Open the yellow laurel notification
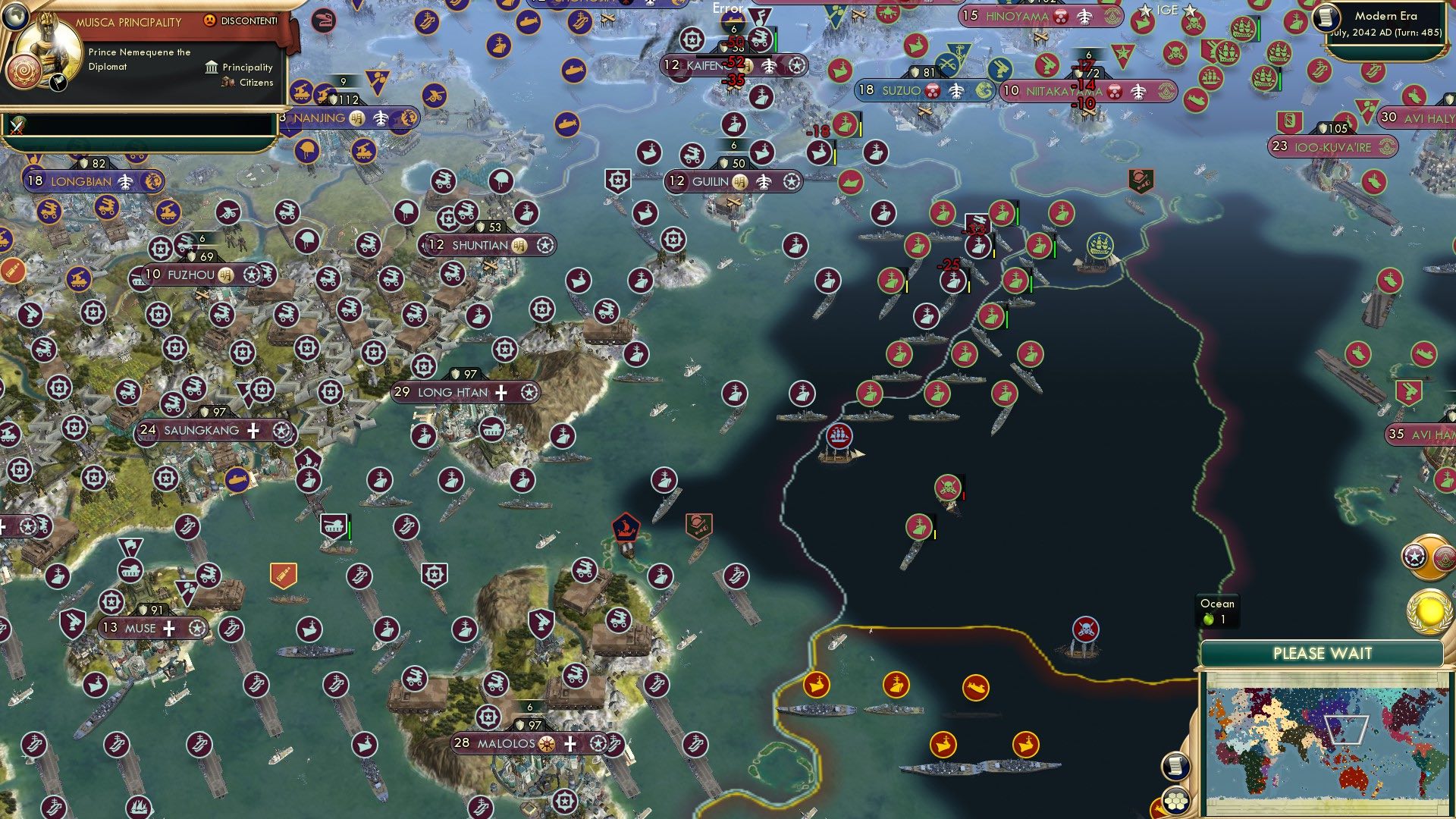The height and width of the screenshot is (819, 1456). coord(1429,610)
